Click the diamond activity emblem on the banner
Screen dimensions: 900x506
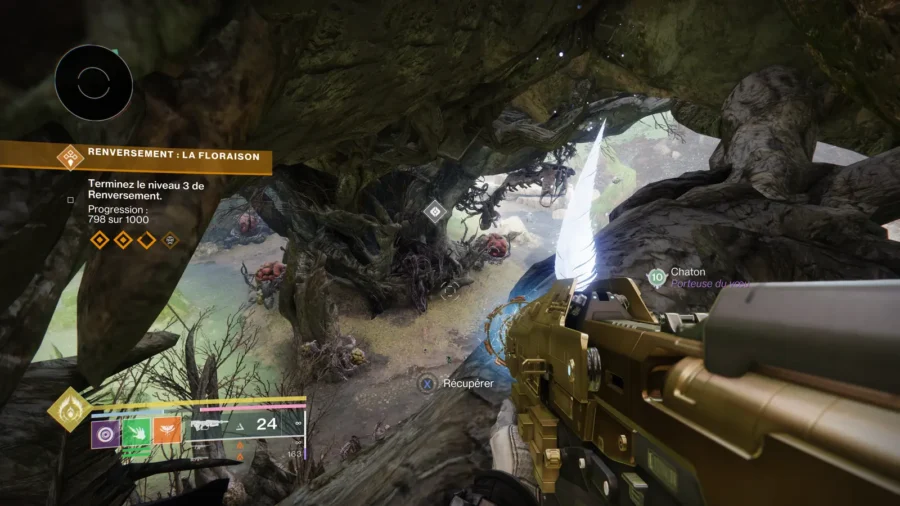[x=69, y=157]
